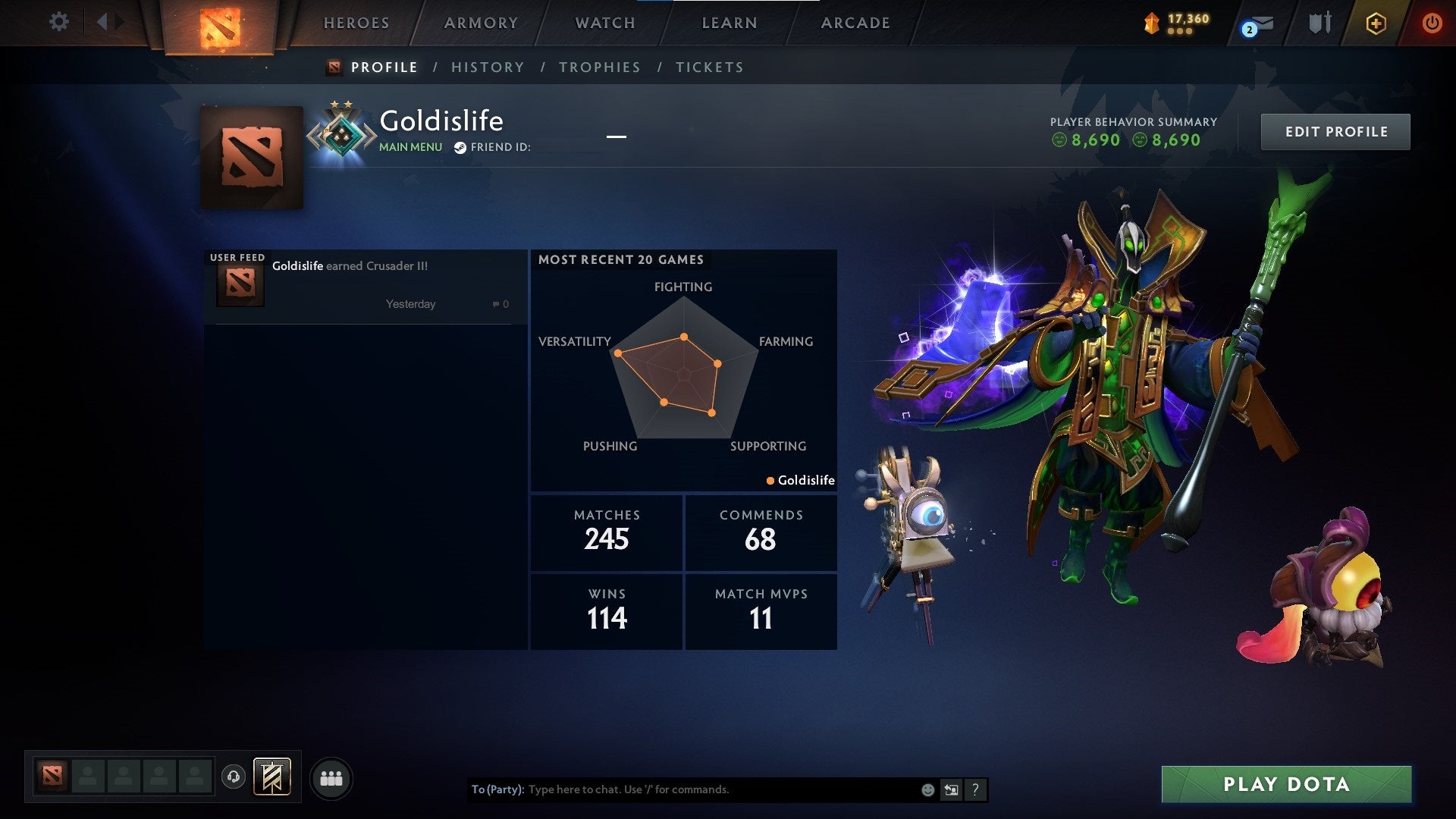Open the chat emoticon picker
The image size is (1456, 819).
coord(927,789)
